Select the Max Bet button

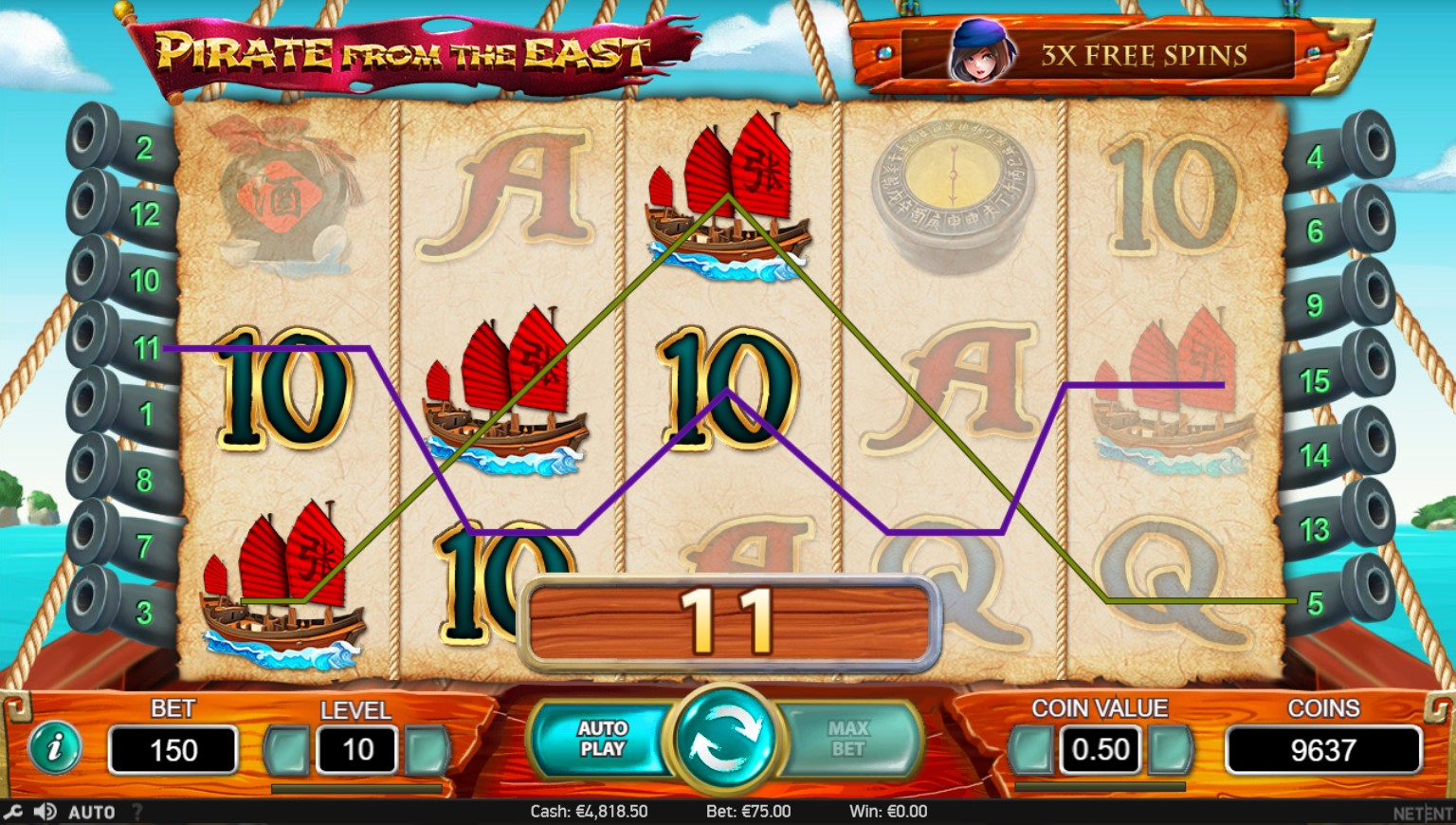tap(847, 739)
